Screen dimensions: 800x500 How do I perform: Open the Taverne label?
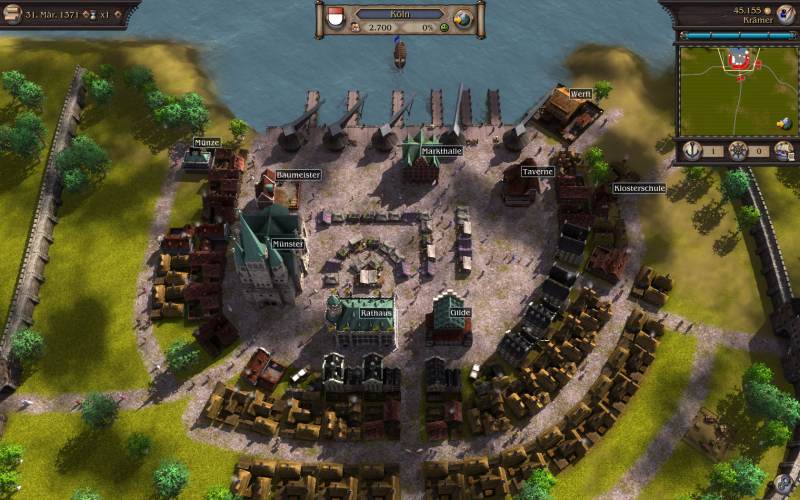tap(537, 171)
